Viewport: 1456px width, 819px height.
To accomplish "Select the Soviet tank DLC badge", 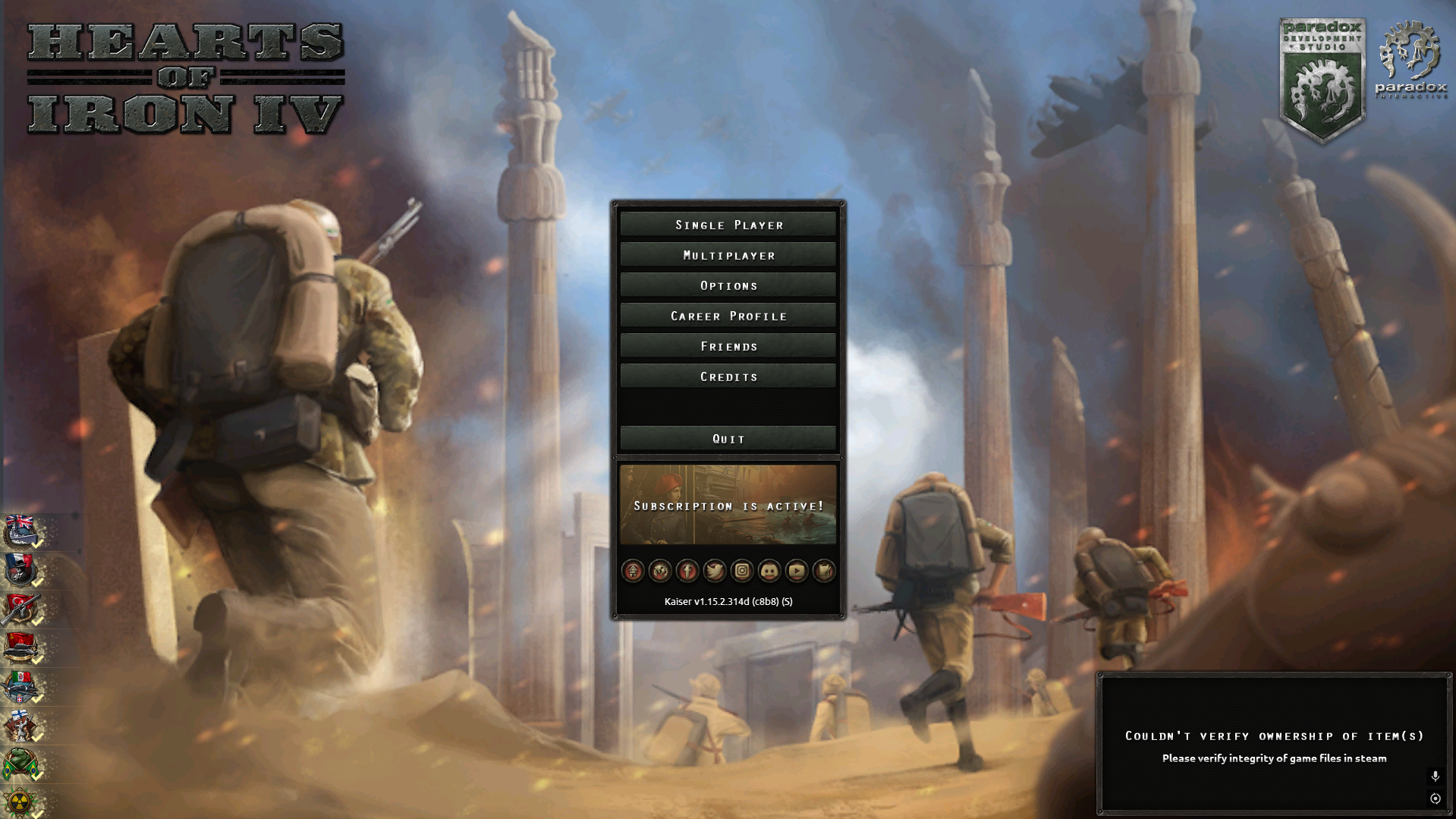I will (x=20, y=647).
